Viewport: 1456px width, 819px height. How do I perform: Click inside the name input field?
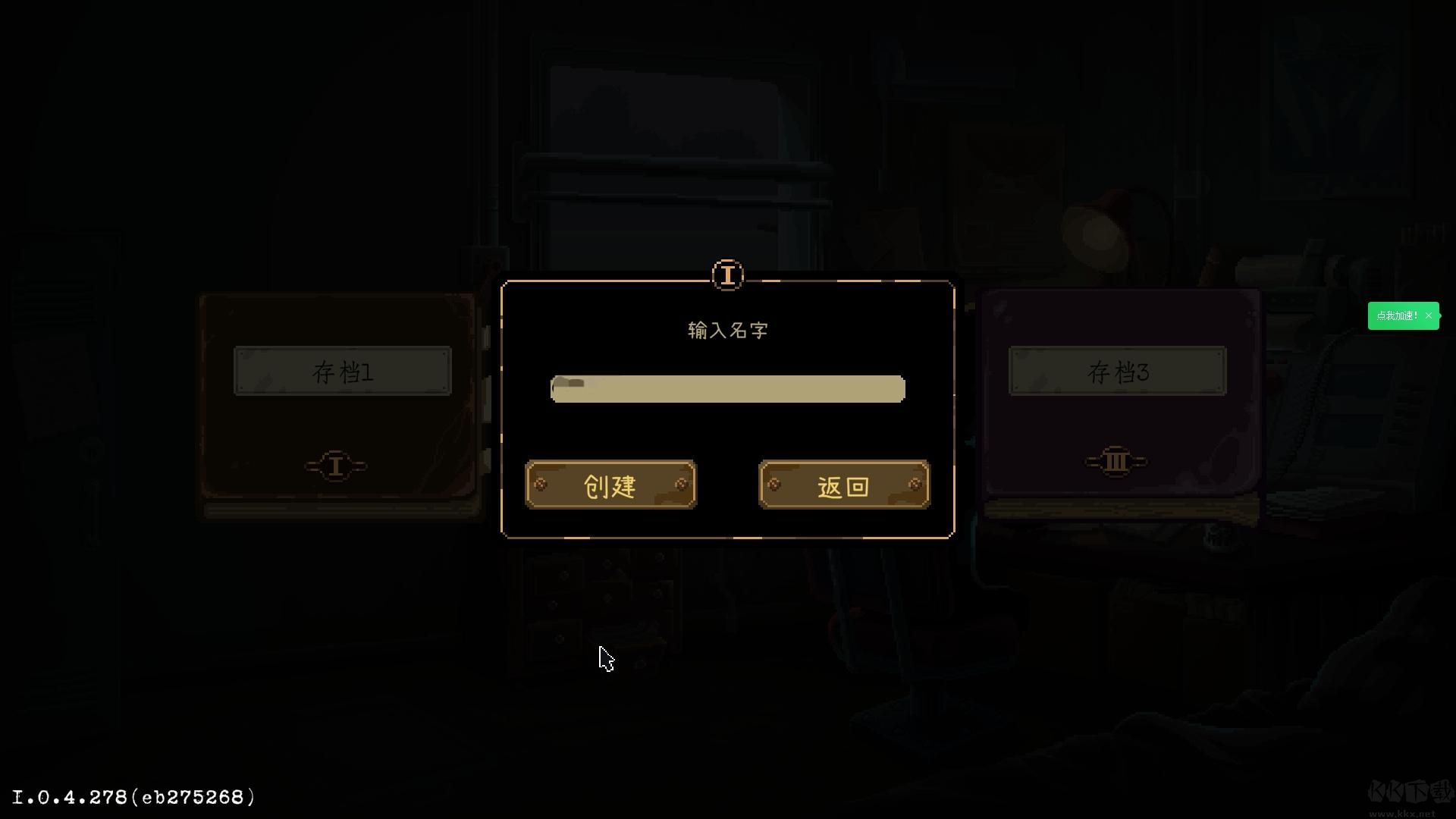point(726,389)
